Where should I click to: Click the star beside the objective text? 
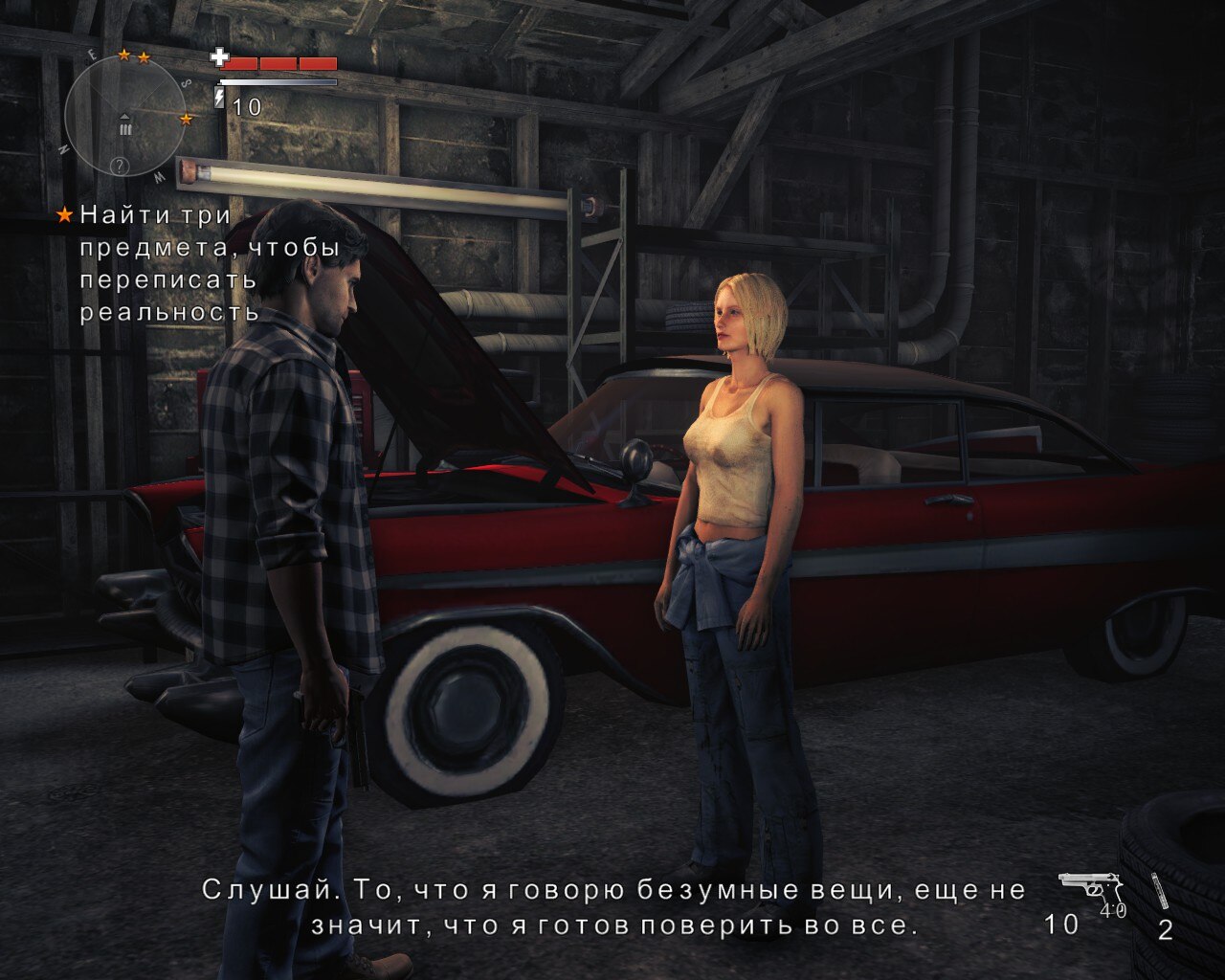[x=63, y=216]
